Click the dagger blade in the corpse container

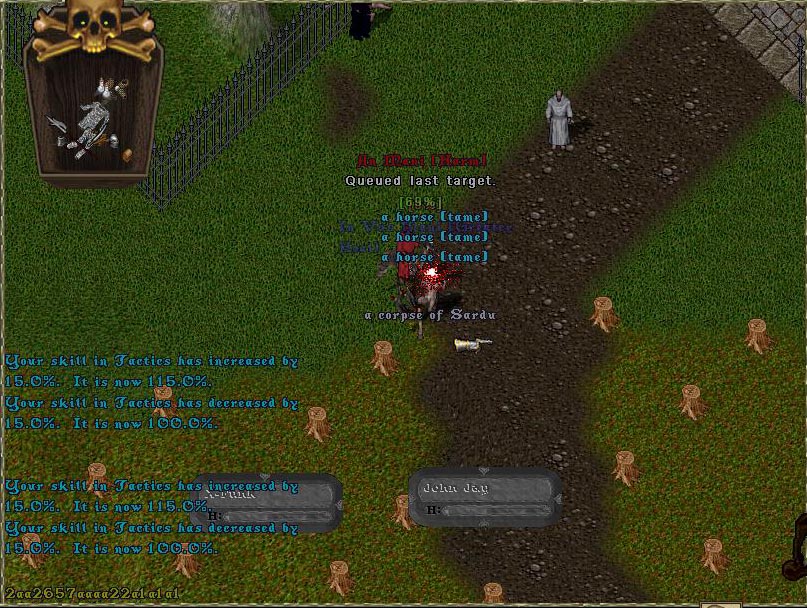pyautogui.click(x=58, y=124)
